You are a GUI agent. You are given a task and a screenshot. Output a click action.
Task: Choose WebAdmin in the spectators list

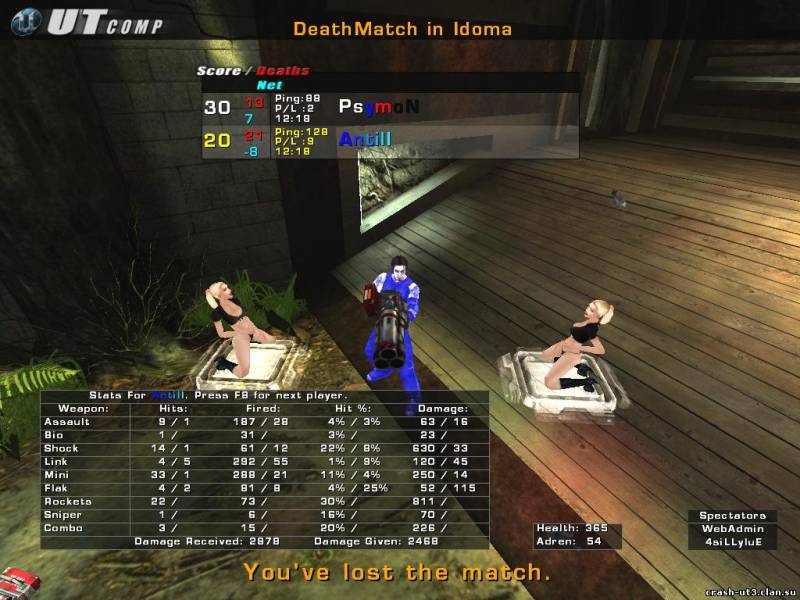click(731, 529)
